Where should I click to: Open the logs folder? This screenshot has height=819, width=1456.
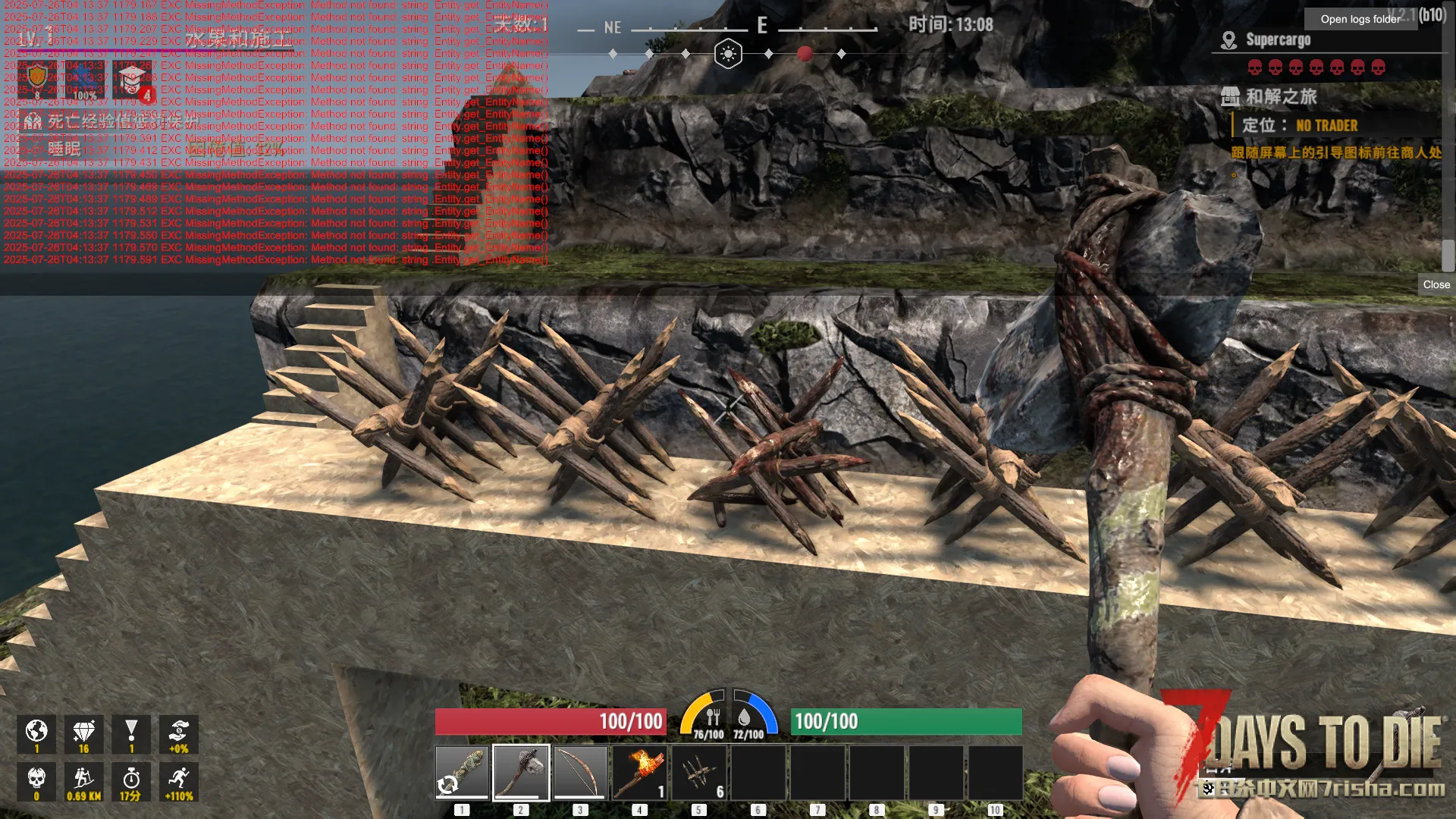(1360, 19)
